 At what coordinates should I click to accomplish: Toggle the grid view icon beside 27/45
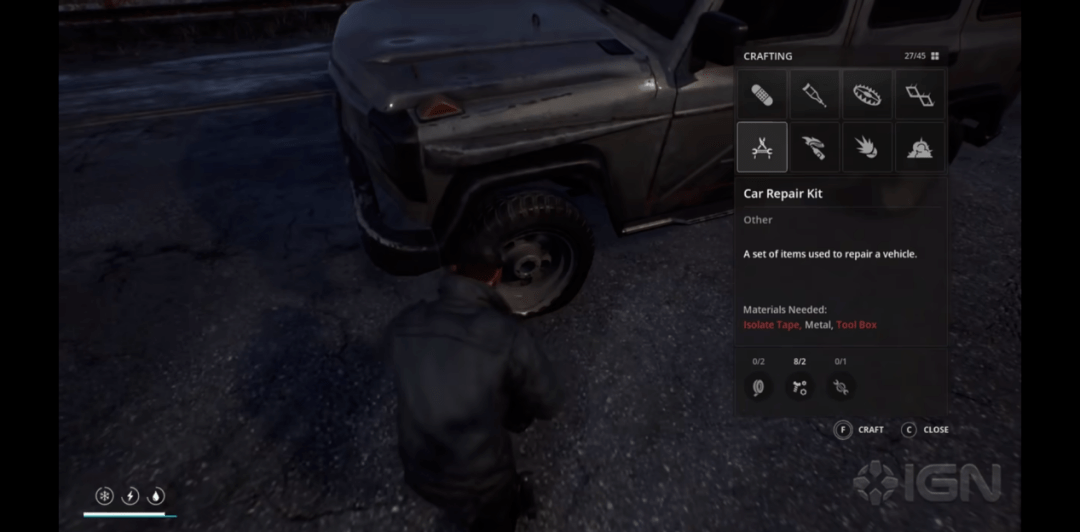coord(935,57)
